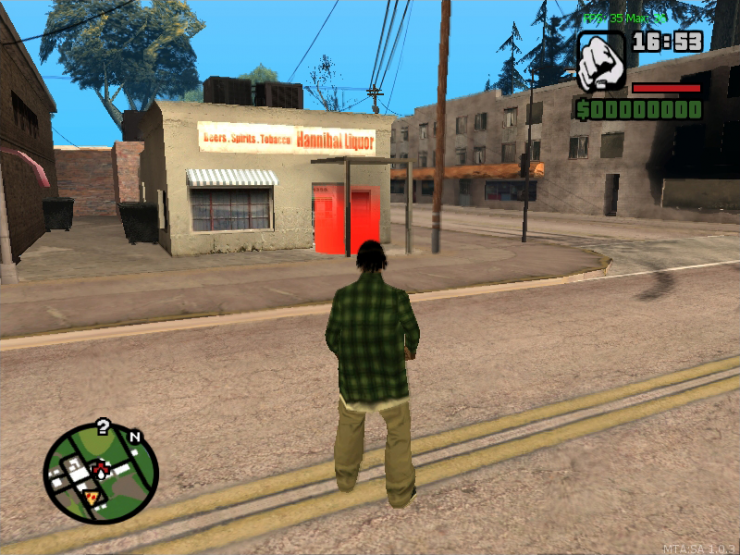Select the red house marker on the radar
This screenshot has height=555, width=740.
pos(100,466)
